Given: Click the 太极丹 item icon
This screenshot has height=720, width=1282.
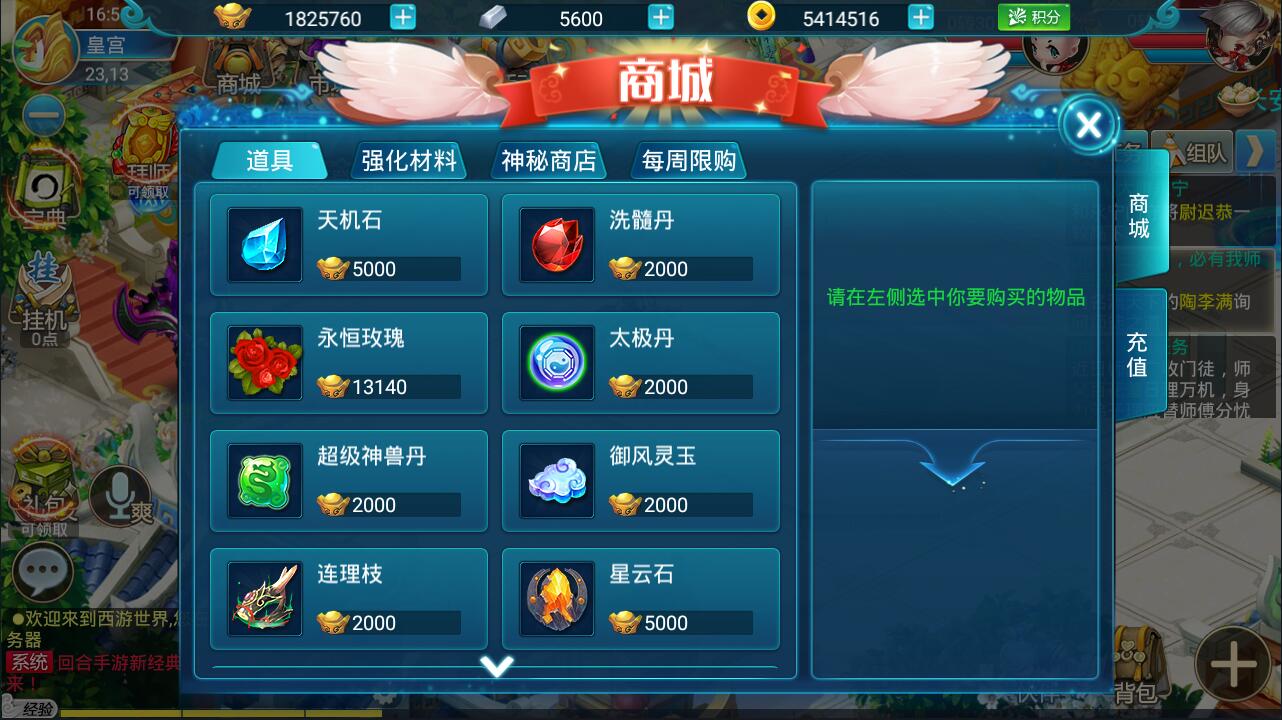Looking at the screenshot, I should (556, 361).
